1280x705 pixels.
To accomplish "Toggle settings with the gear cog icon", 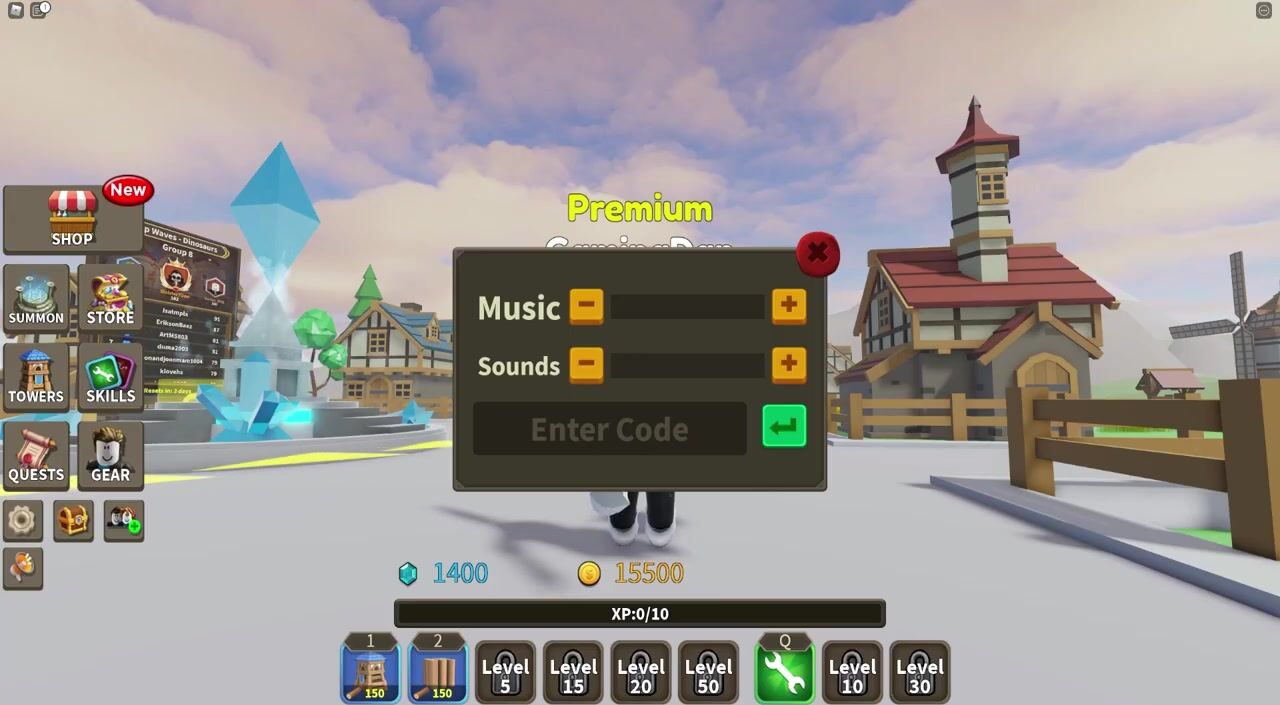I will point(22,521).
